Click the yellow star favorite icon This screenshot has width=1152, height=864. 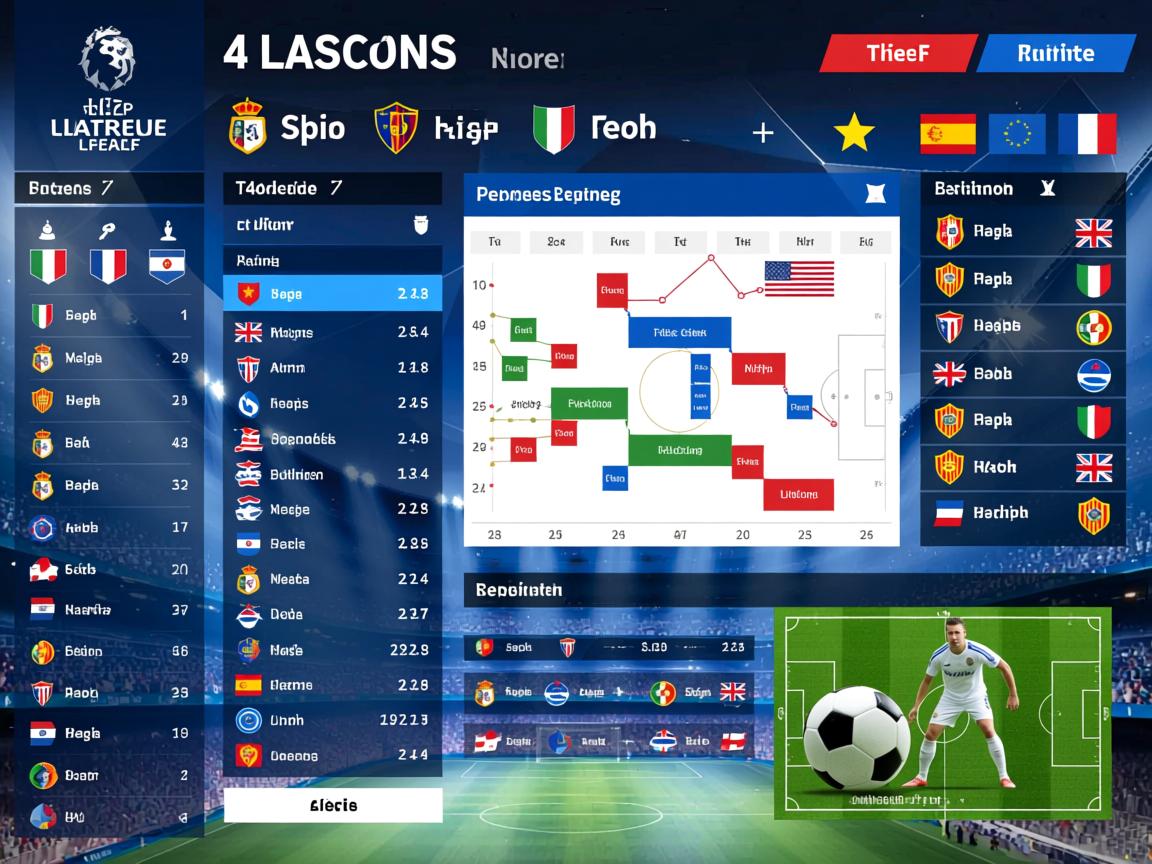[x=854, y=133]
